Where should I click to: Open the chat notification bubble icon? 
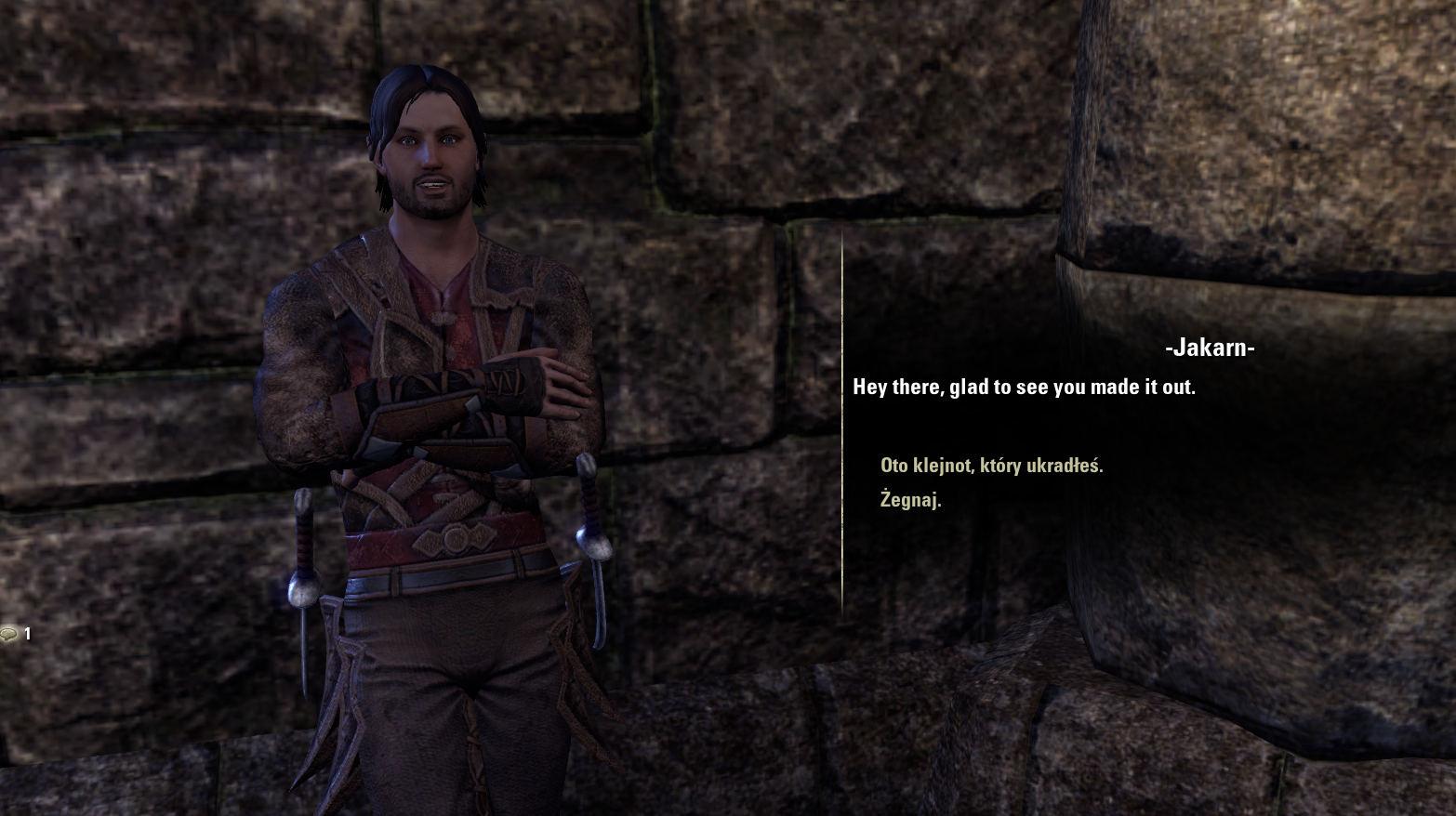point(10,634)
